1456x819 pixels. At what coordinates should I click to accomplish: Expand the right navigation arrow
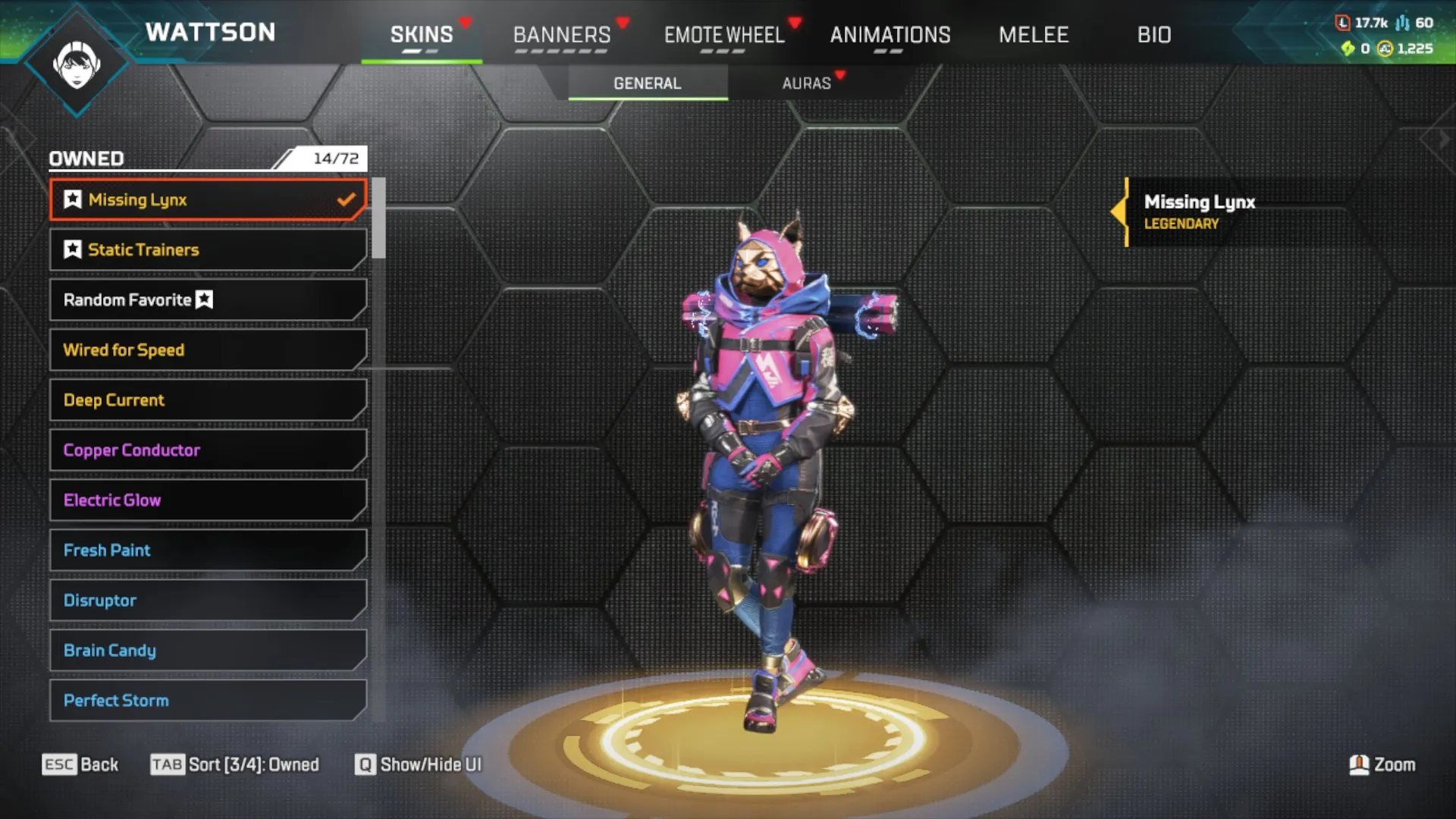pos(1442,138)
